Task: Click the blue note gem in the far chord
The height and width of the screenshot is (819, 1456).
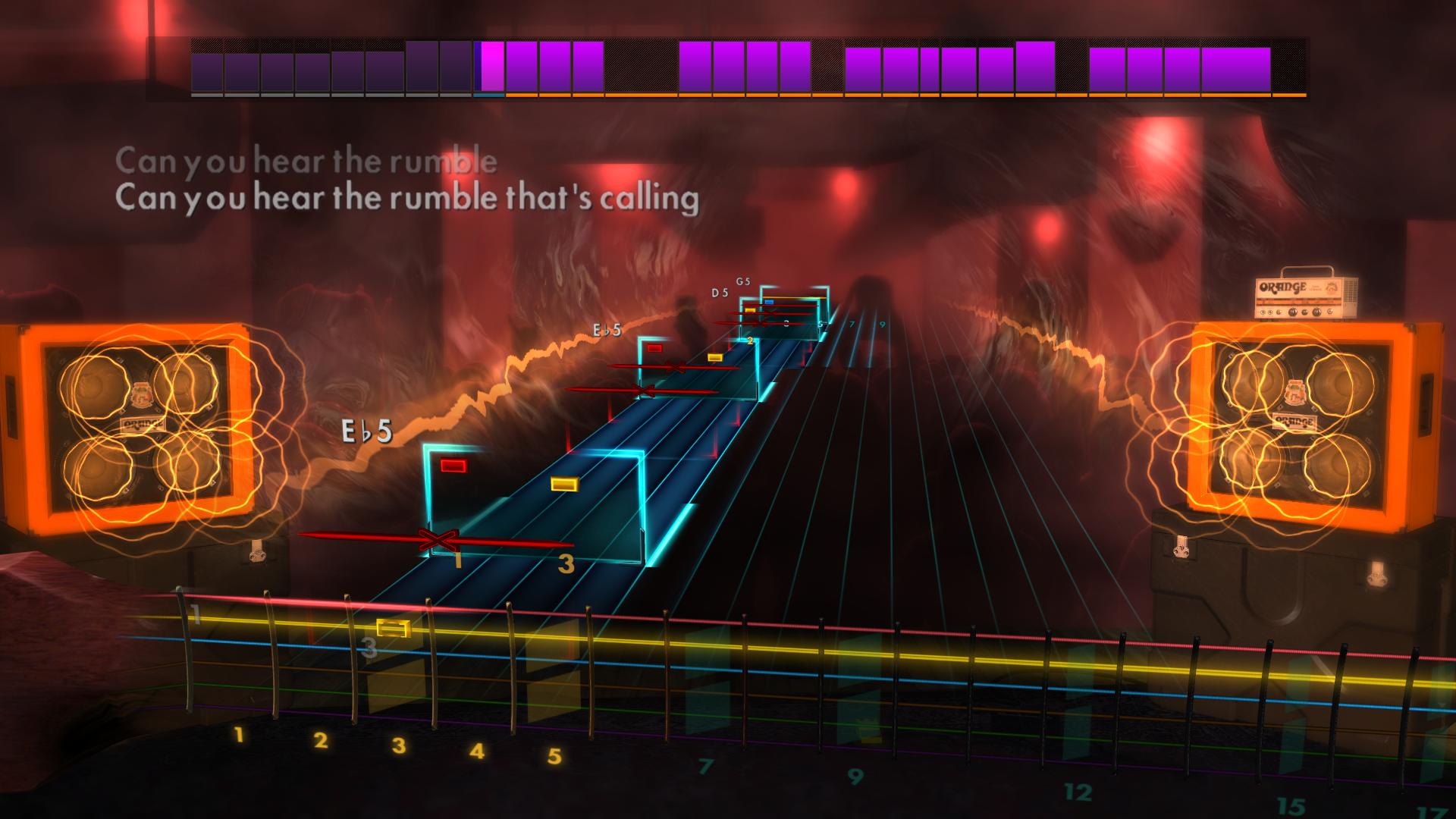Action: pos(768,300)
